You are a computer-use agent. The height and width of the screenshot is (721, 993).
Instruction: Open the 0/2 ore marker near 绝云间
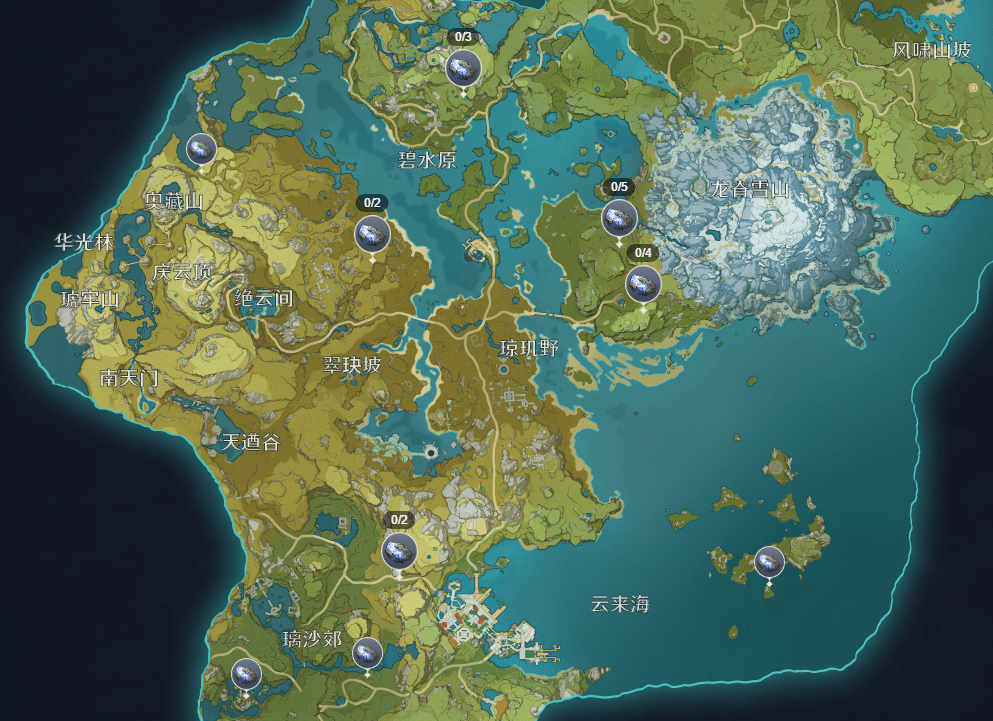click(x=372, y=234)
